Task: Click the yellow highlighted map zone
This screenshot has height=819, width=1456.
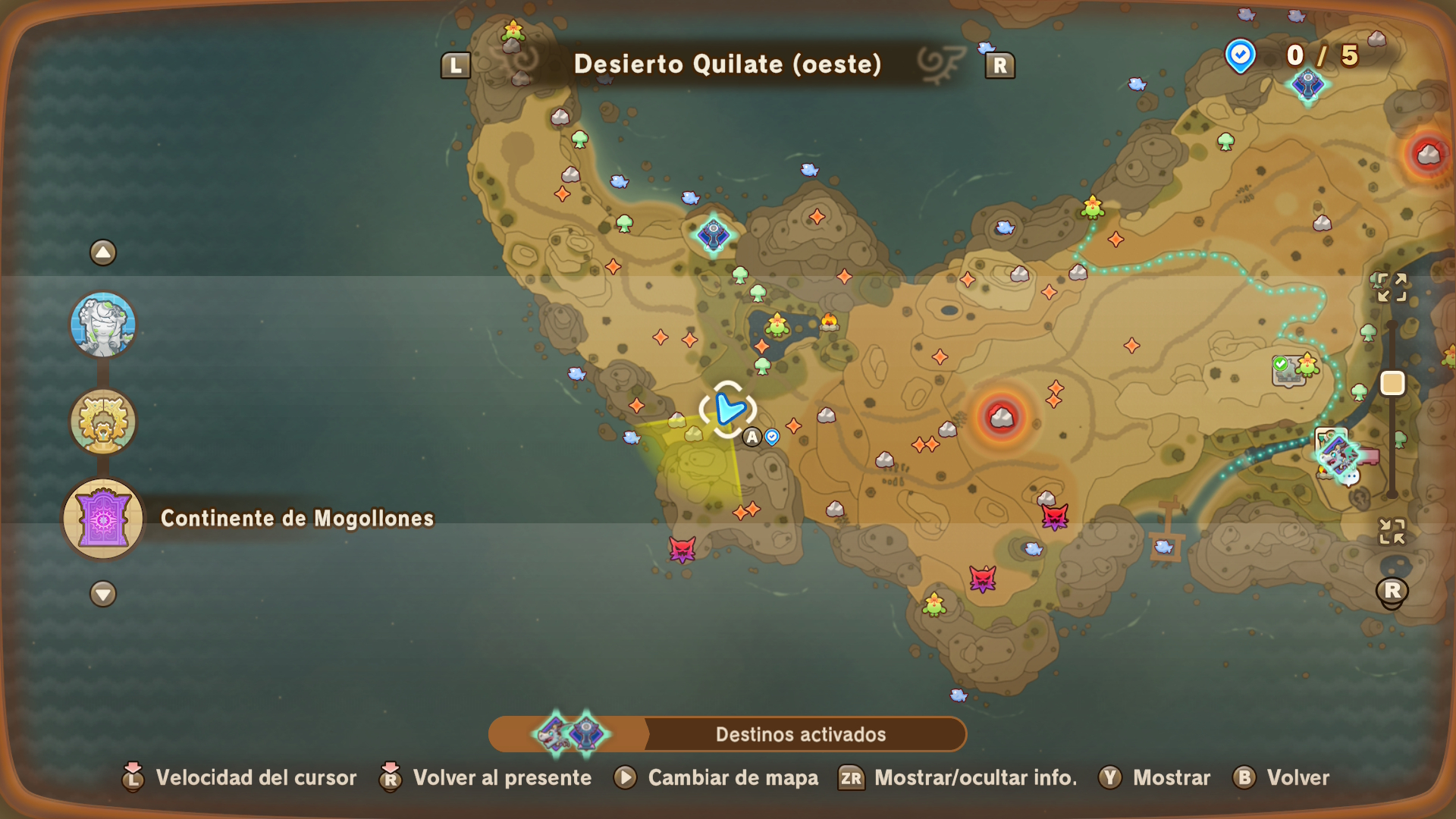Action: (699, 464)
